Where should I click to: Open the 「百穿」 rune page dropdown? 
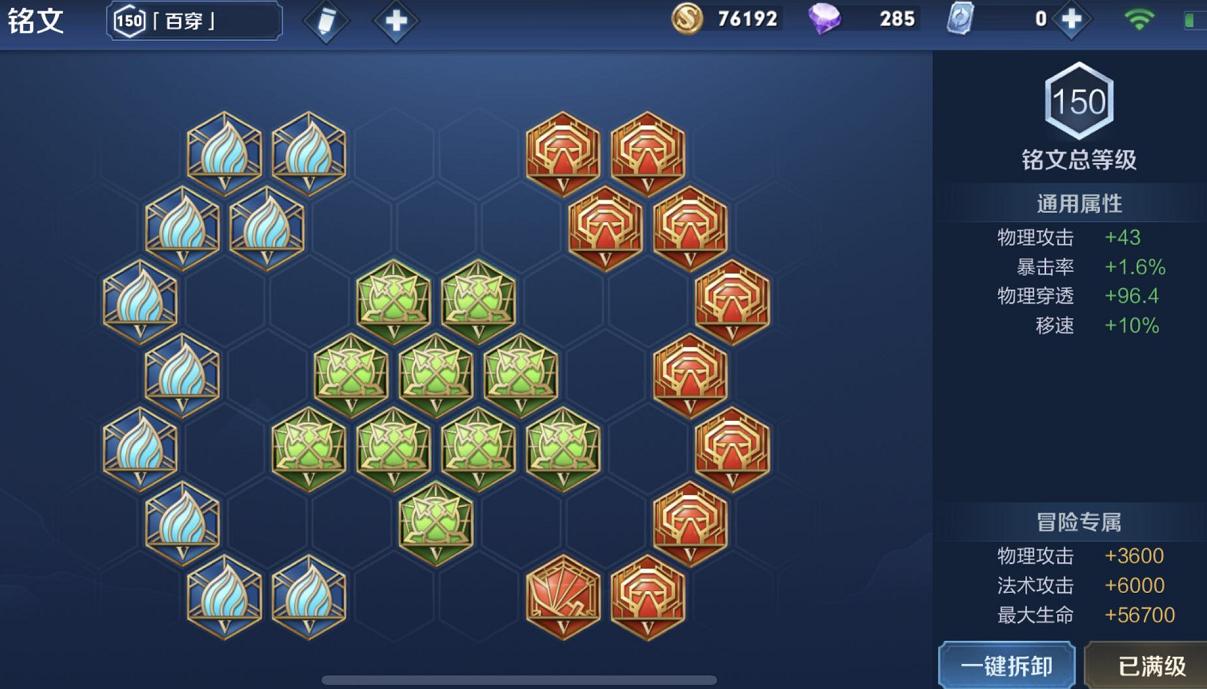[x=195, y=21]
